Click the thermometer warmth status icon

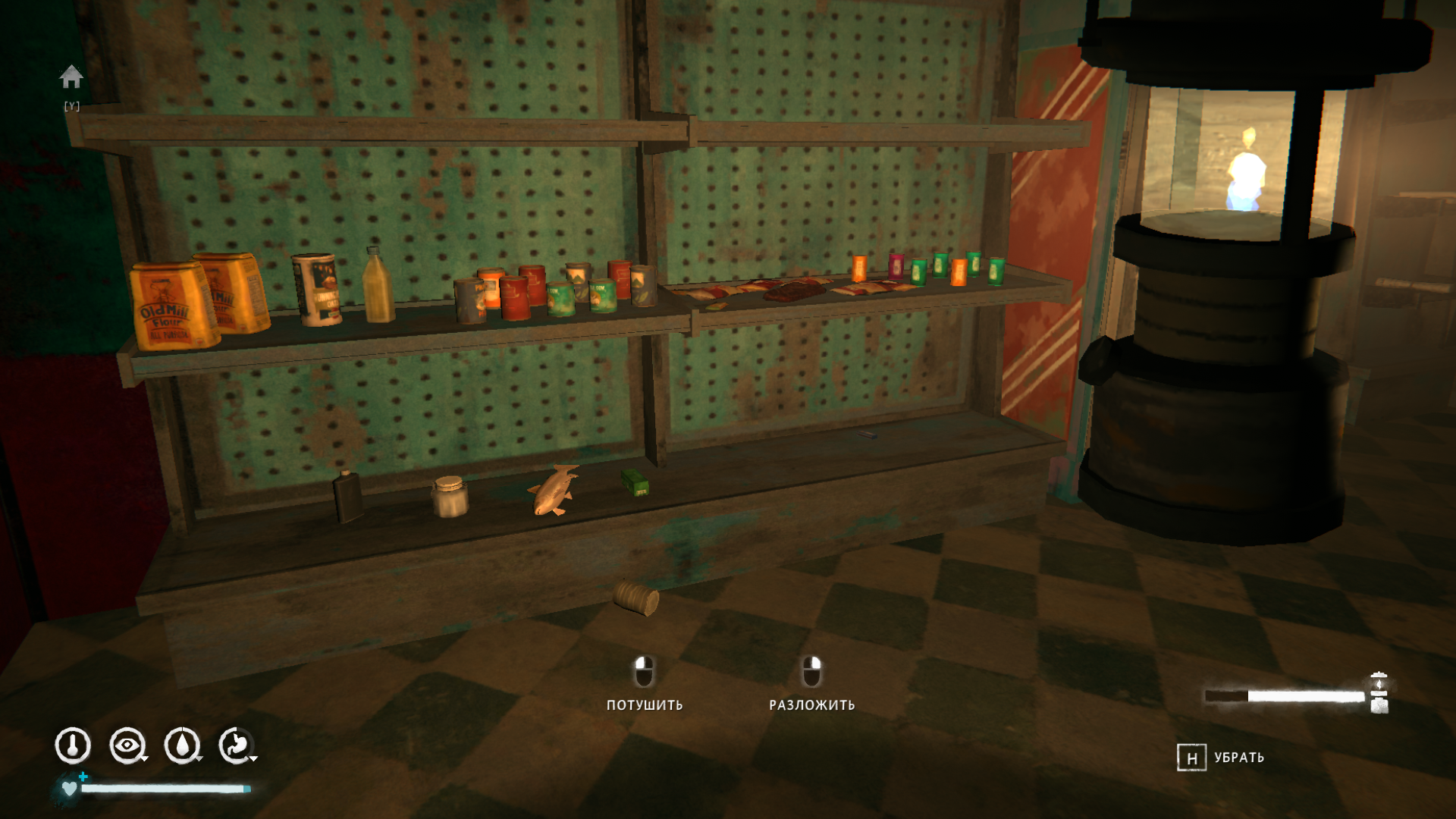click(x=73, y=745)
